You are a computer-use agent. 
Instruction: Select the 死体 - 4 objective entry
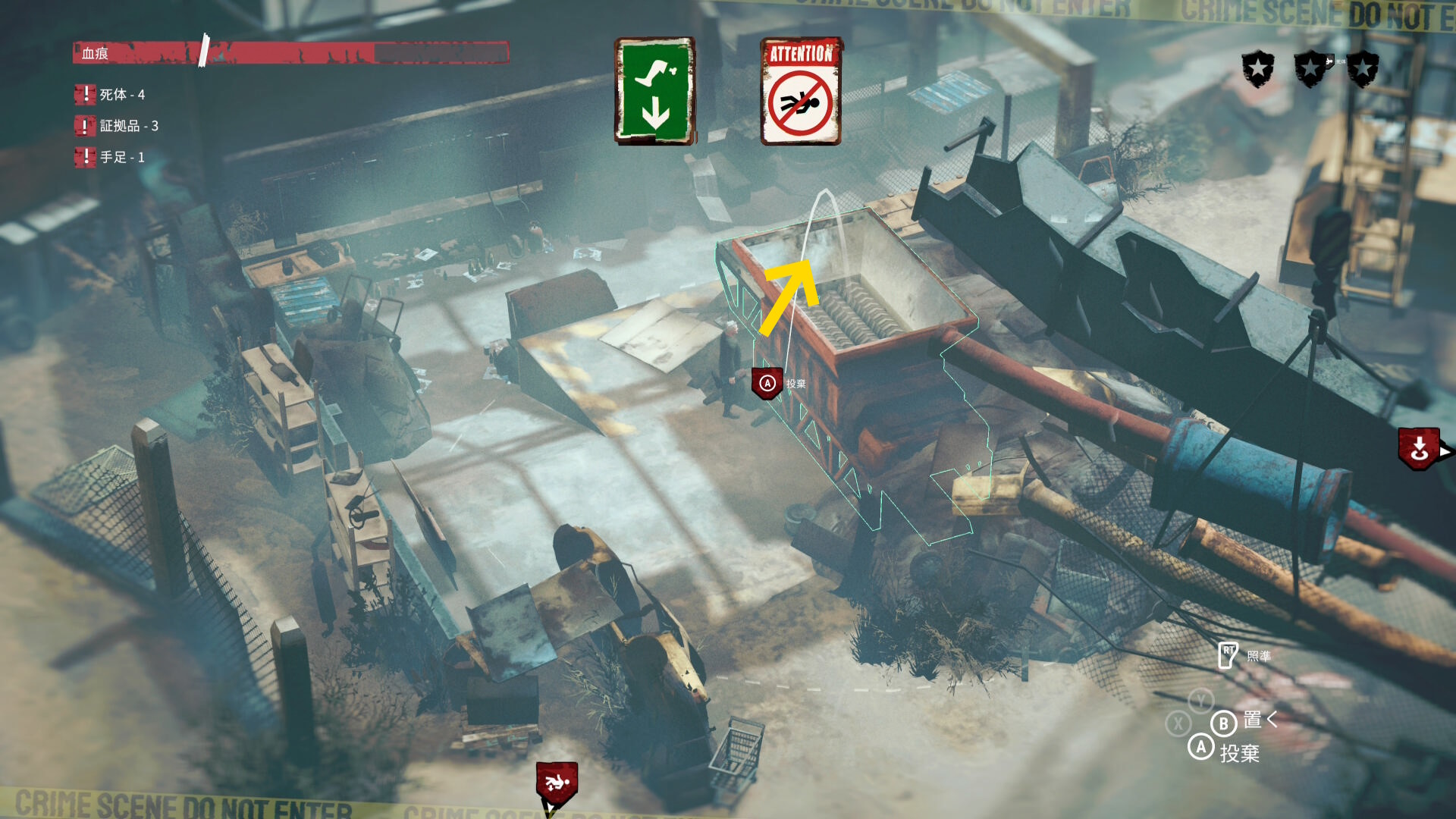[x=111, y=95]
